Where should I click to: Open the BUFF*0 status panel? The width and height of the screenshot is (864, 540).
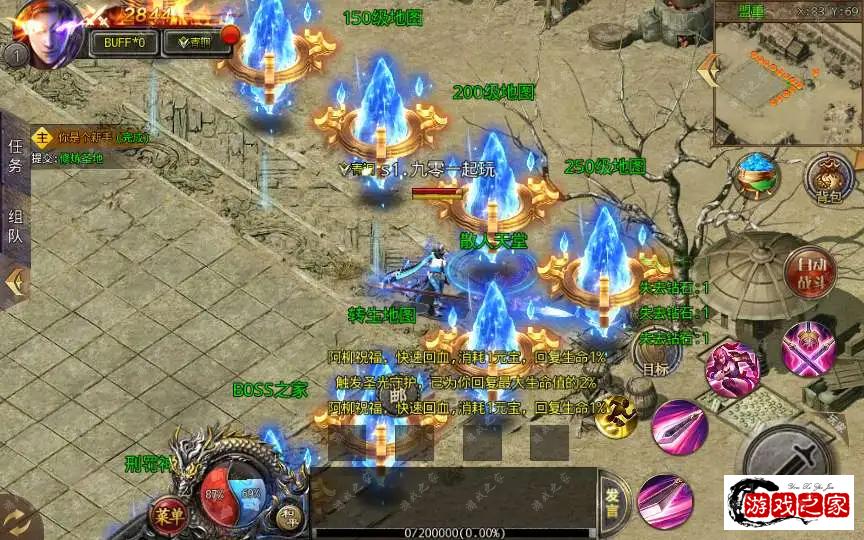coord(124,42)
